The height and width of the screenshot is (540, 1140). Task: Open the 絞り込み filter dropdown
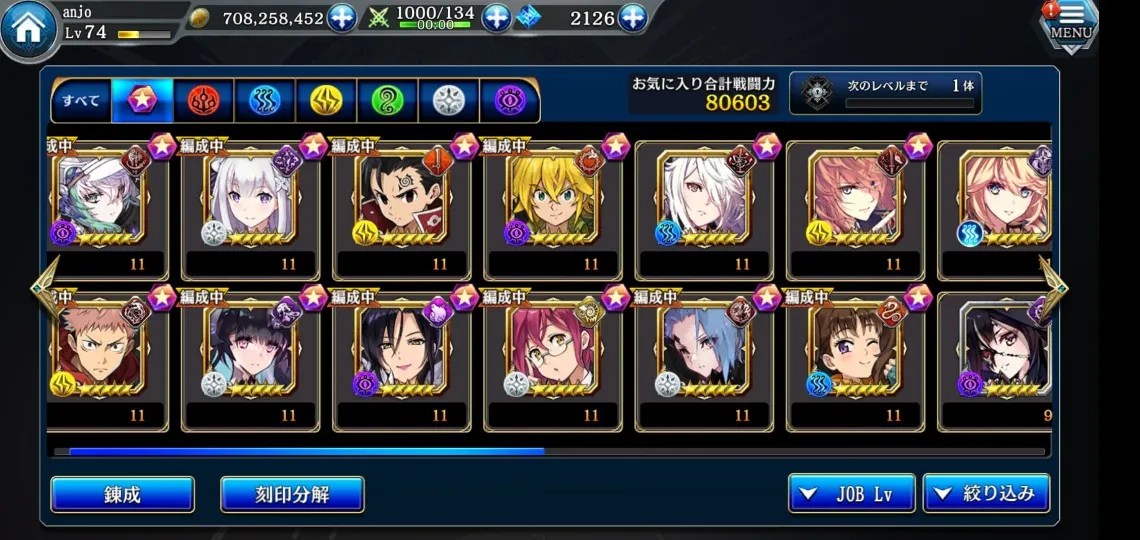tap(986, 494)
